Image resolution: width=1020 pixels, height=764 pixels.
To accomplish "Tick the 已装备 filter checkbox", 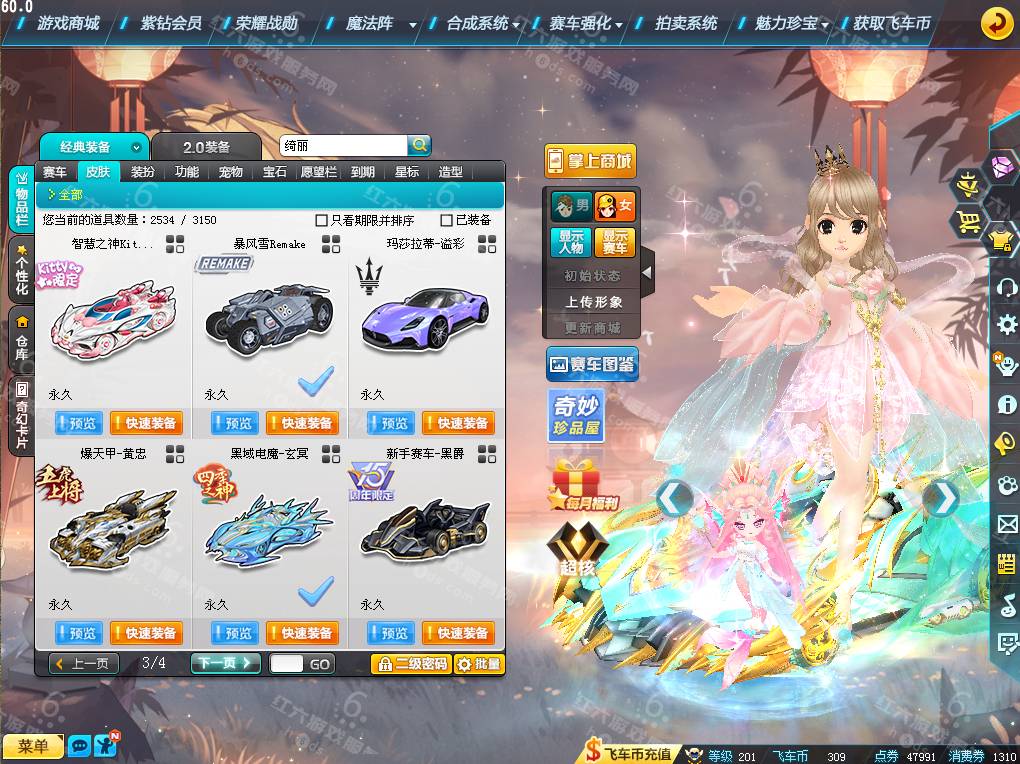I will click(x=447, y=220).
